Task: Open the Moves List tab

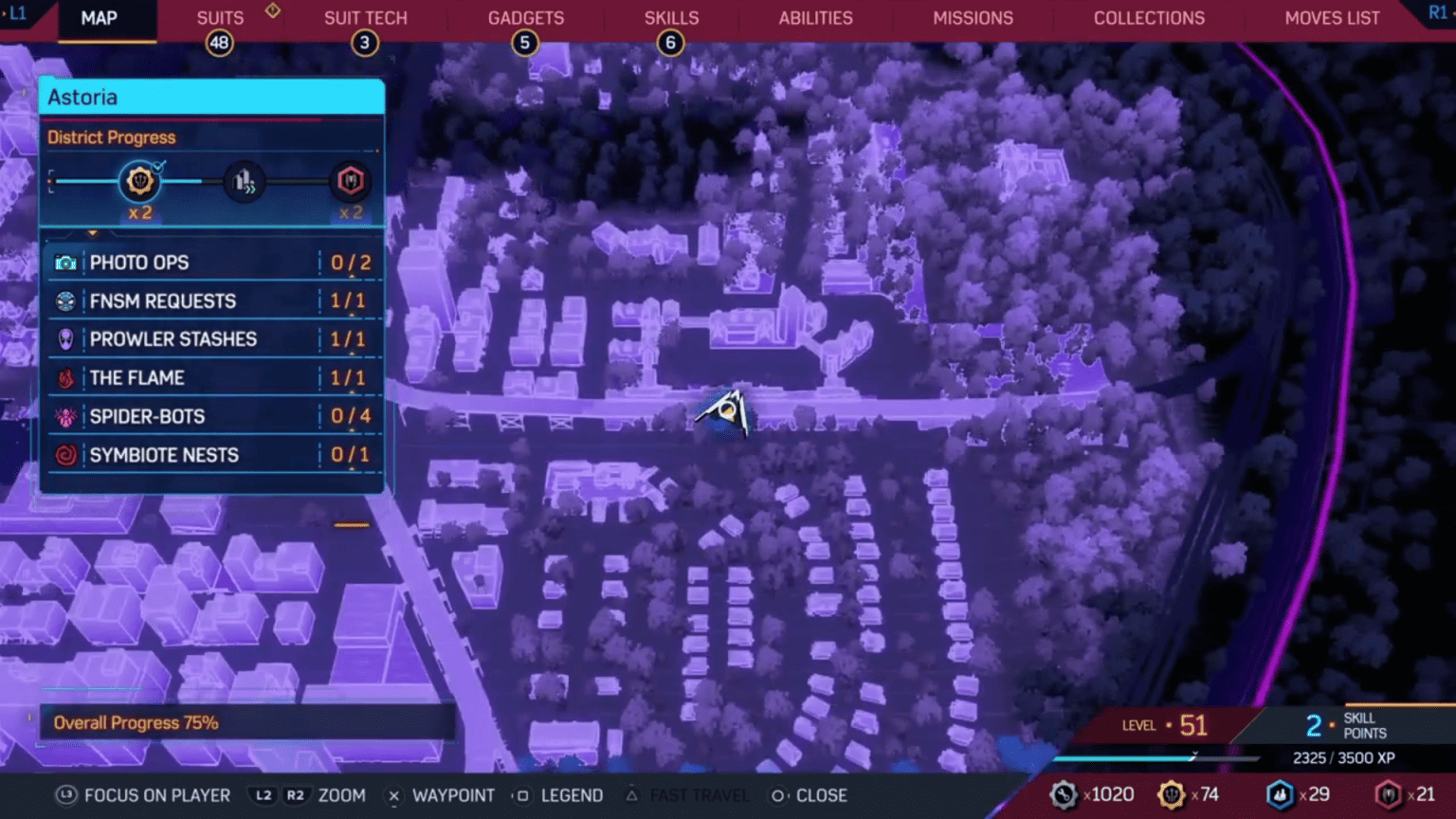Action: point(1332,18)
